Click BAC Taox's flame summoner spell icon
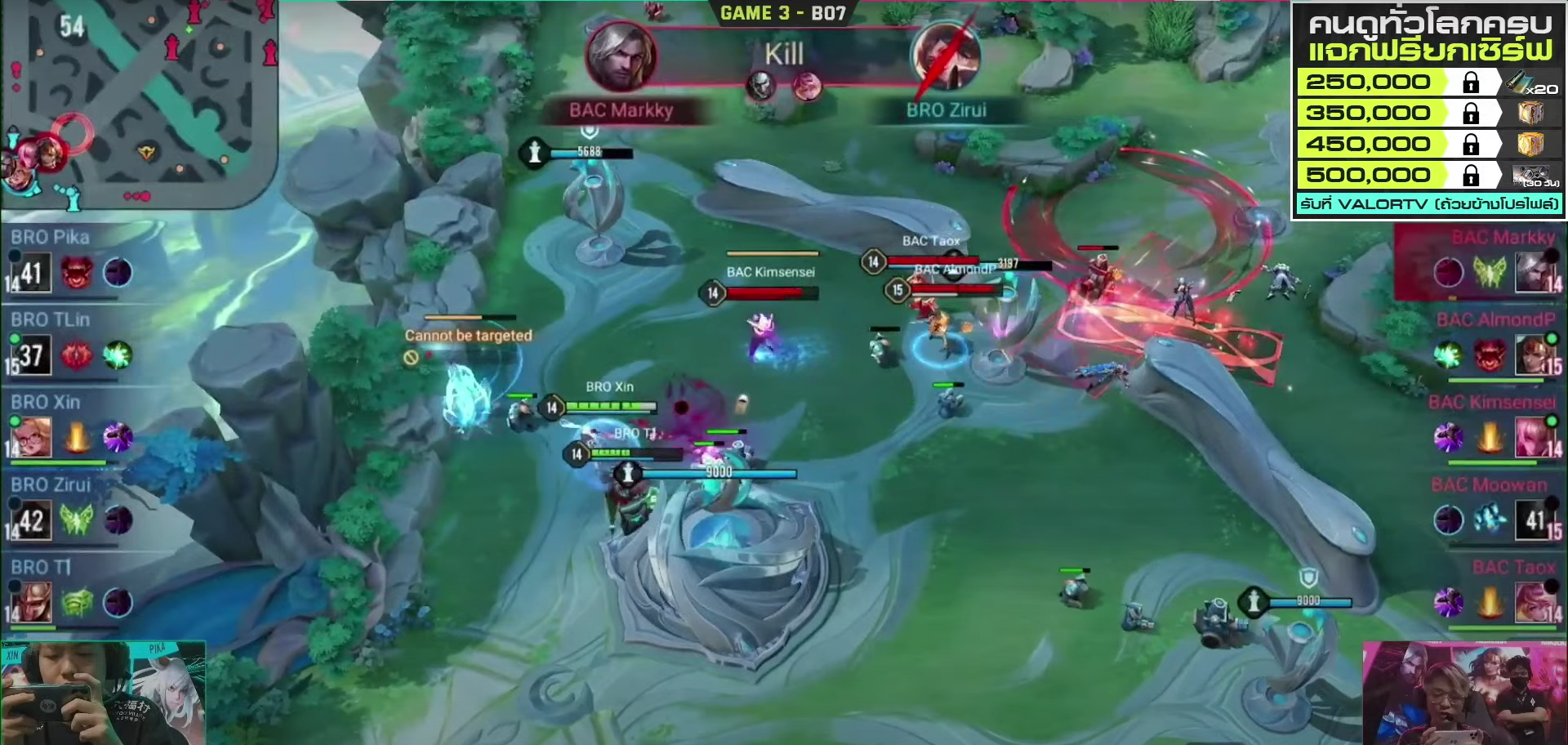1568x745 pixels. click(x=1490, y=603)
